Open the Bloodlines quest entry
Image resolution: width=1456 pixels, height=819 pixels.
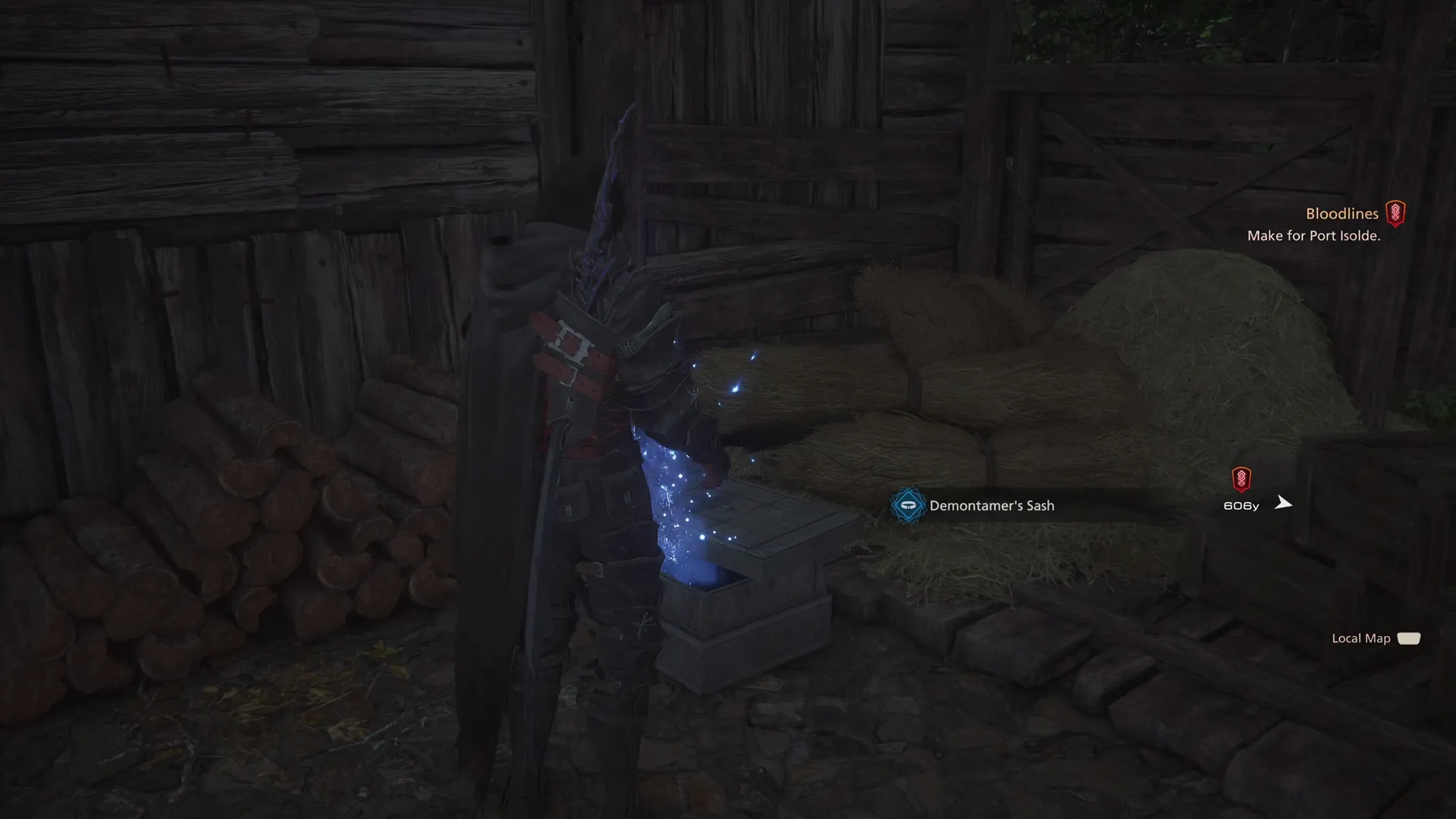pyautogui.click(x=1342, y=213)
